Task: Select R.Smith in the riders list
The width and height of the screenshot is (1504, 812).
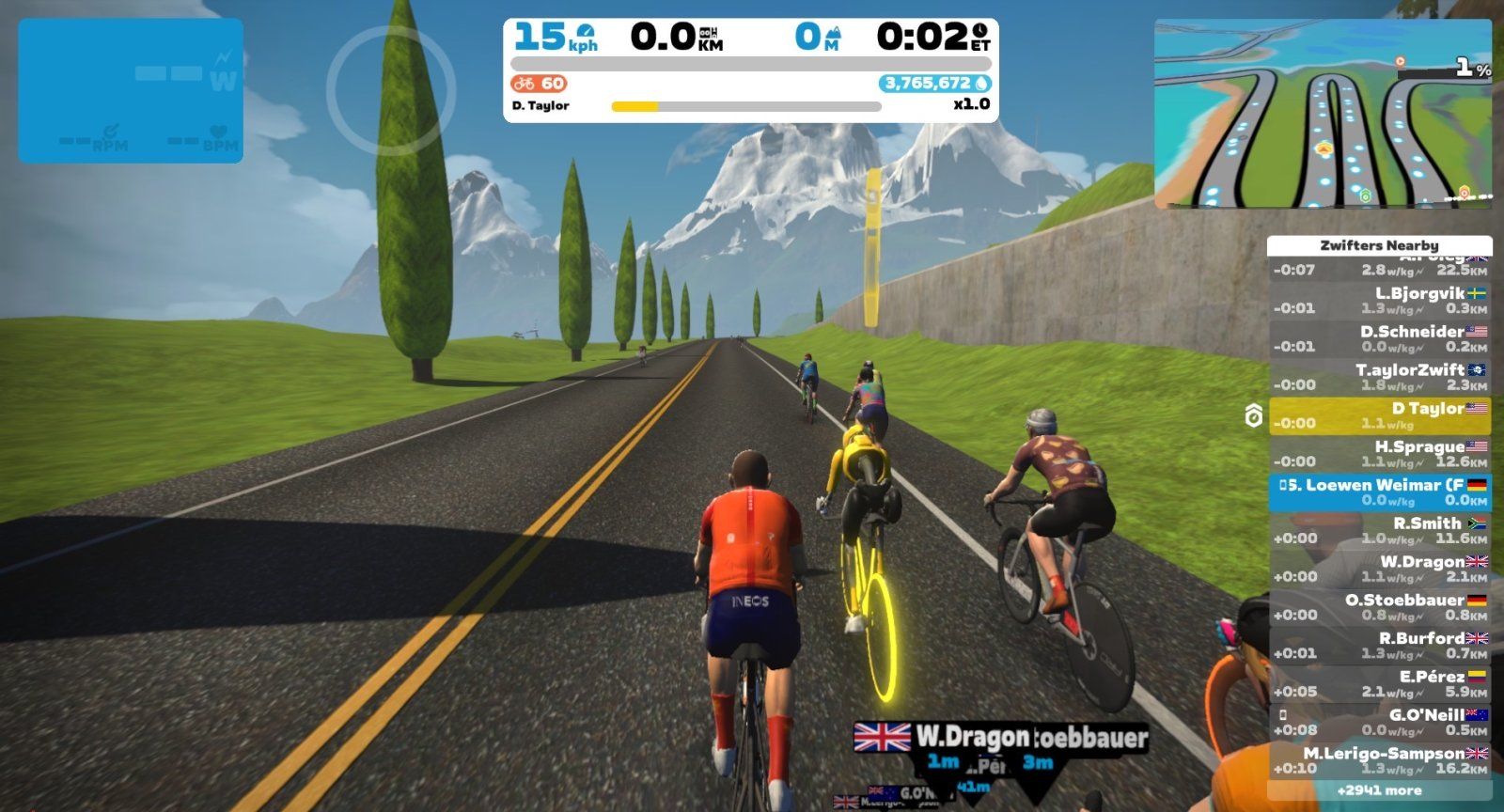Action: tap(1379, 531)
